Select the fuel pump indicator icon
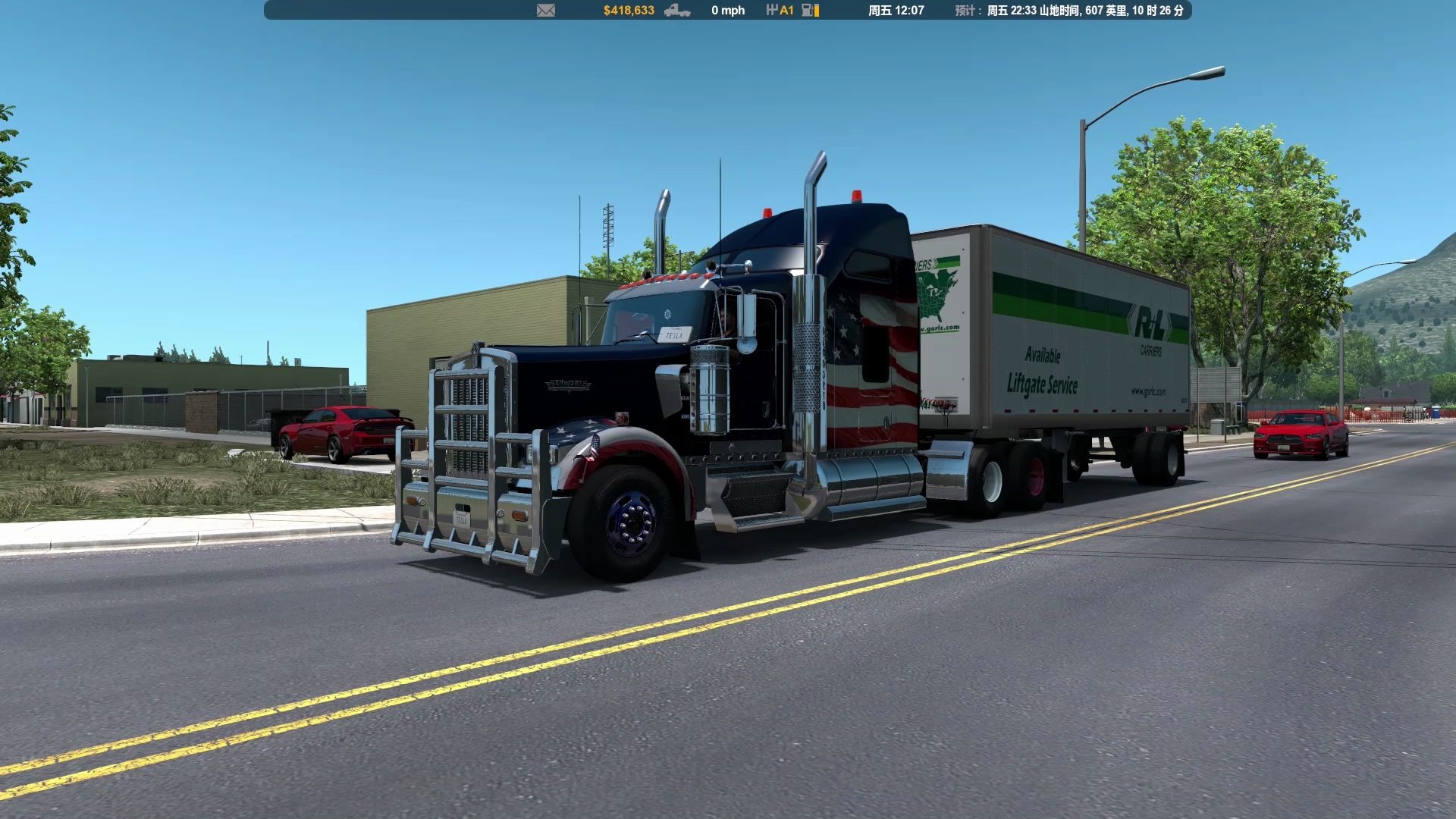Viewport: 1456px width, 819px height. pyautogui.click(x=809, y=11)
